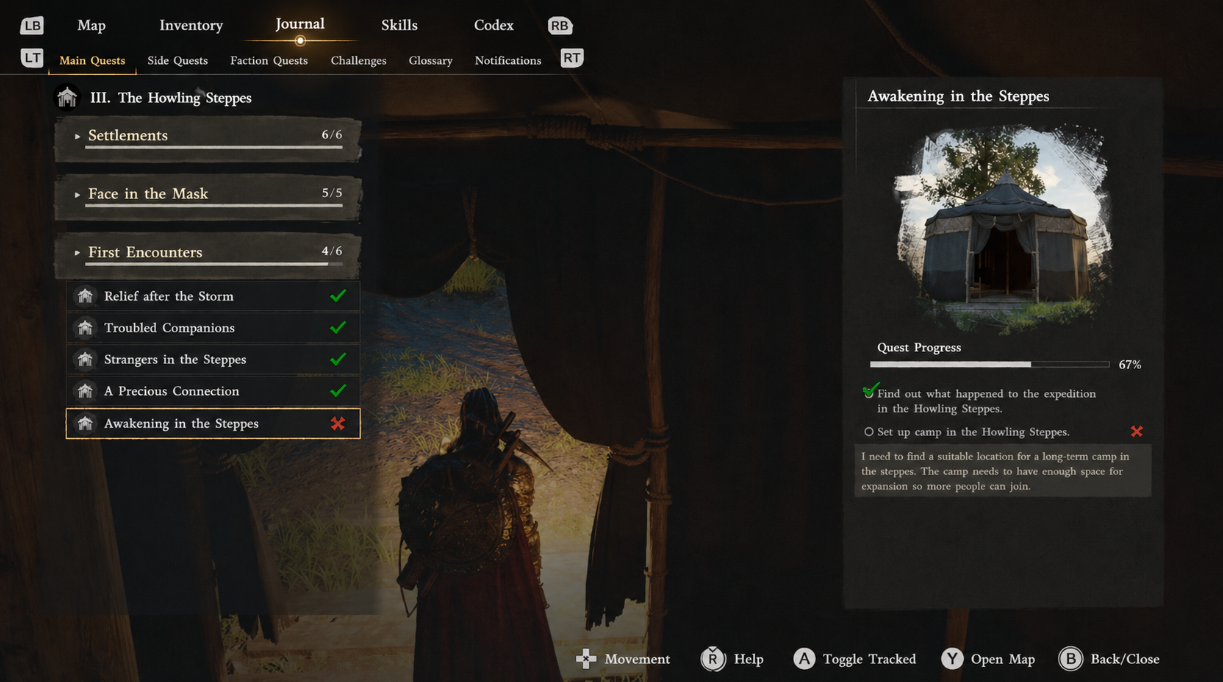Select the Journal tab
The width and height of the screenshot is (1223, 682).
pos(300,24)
